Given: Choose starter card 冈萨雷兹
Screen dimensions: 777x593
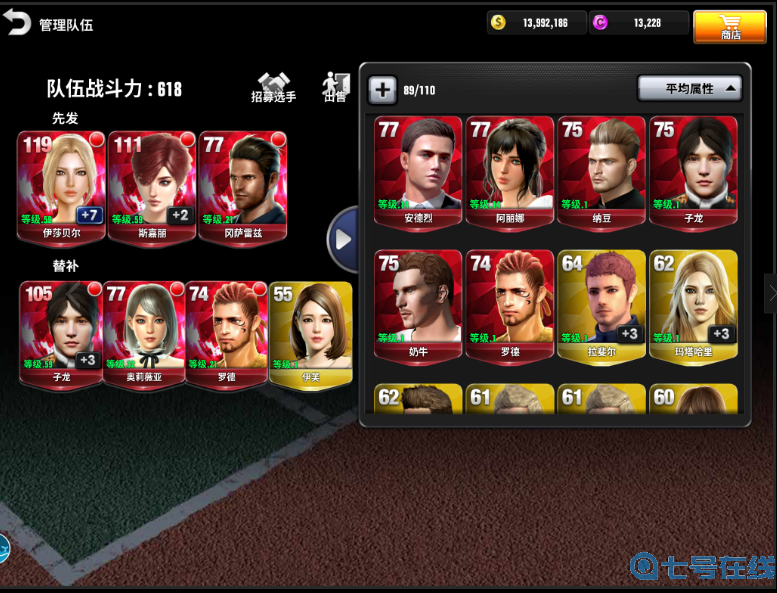Looking at the screenshot, I should point(242,187).
